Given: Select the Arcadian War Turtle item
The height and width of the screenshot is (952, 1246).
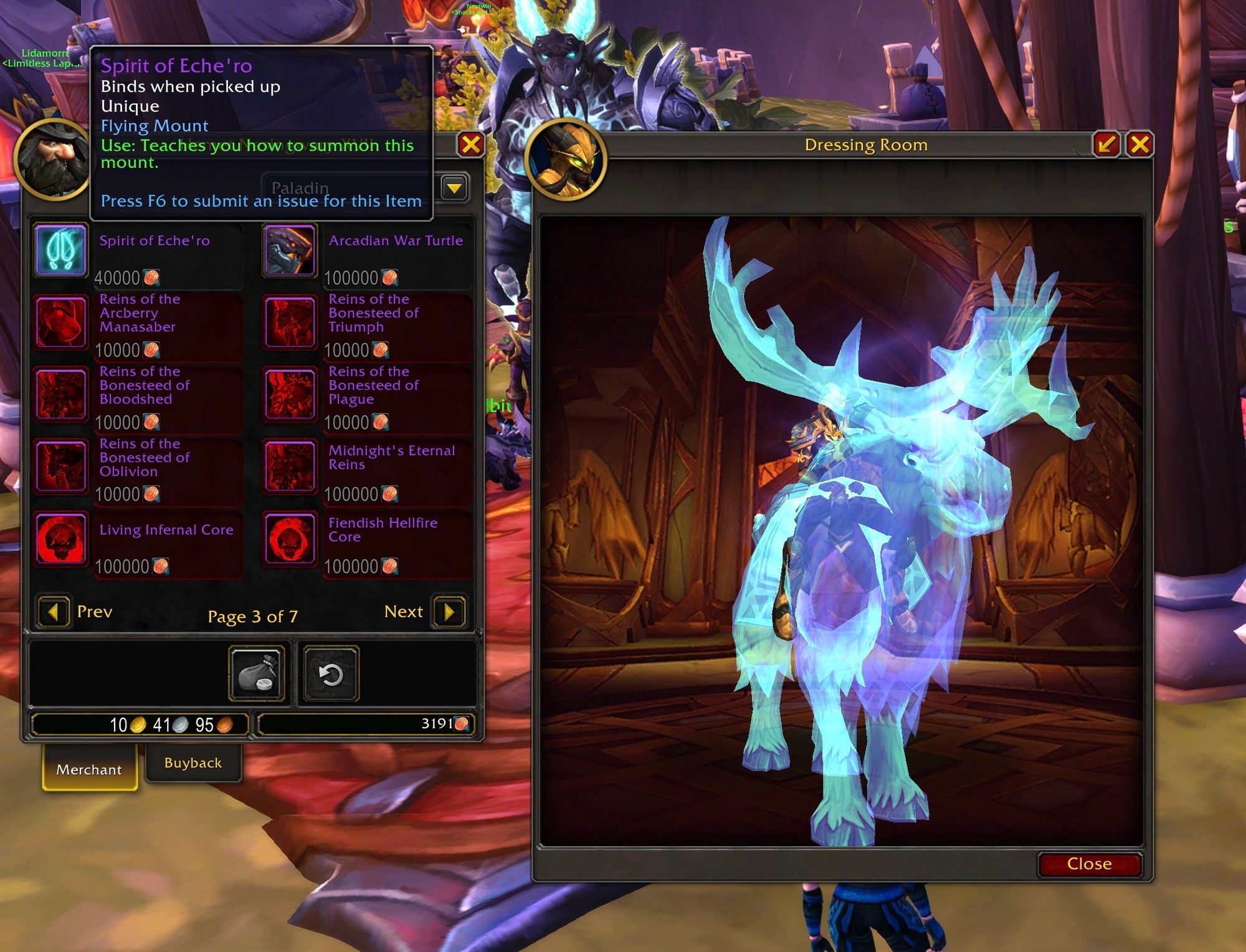Looking at the screenshot, I should click(290, 250).
